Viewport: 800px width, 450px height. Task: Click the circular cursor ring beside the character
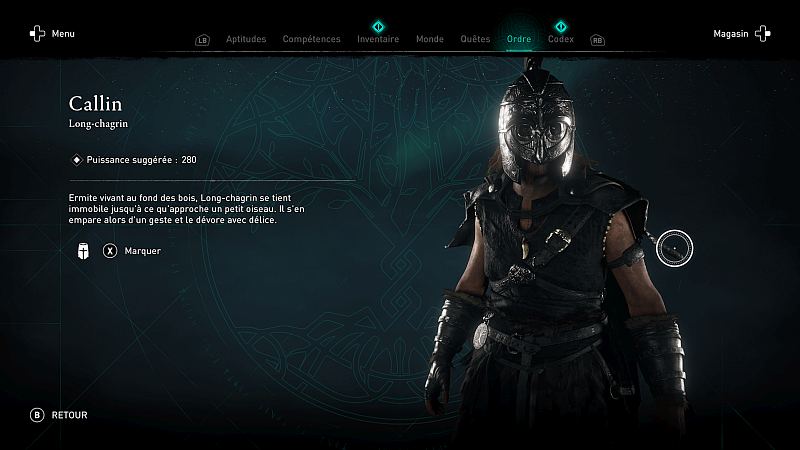click(x=675, y=247)
